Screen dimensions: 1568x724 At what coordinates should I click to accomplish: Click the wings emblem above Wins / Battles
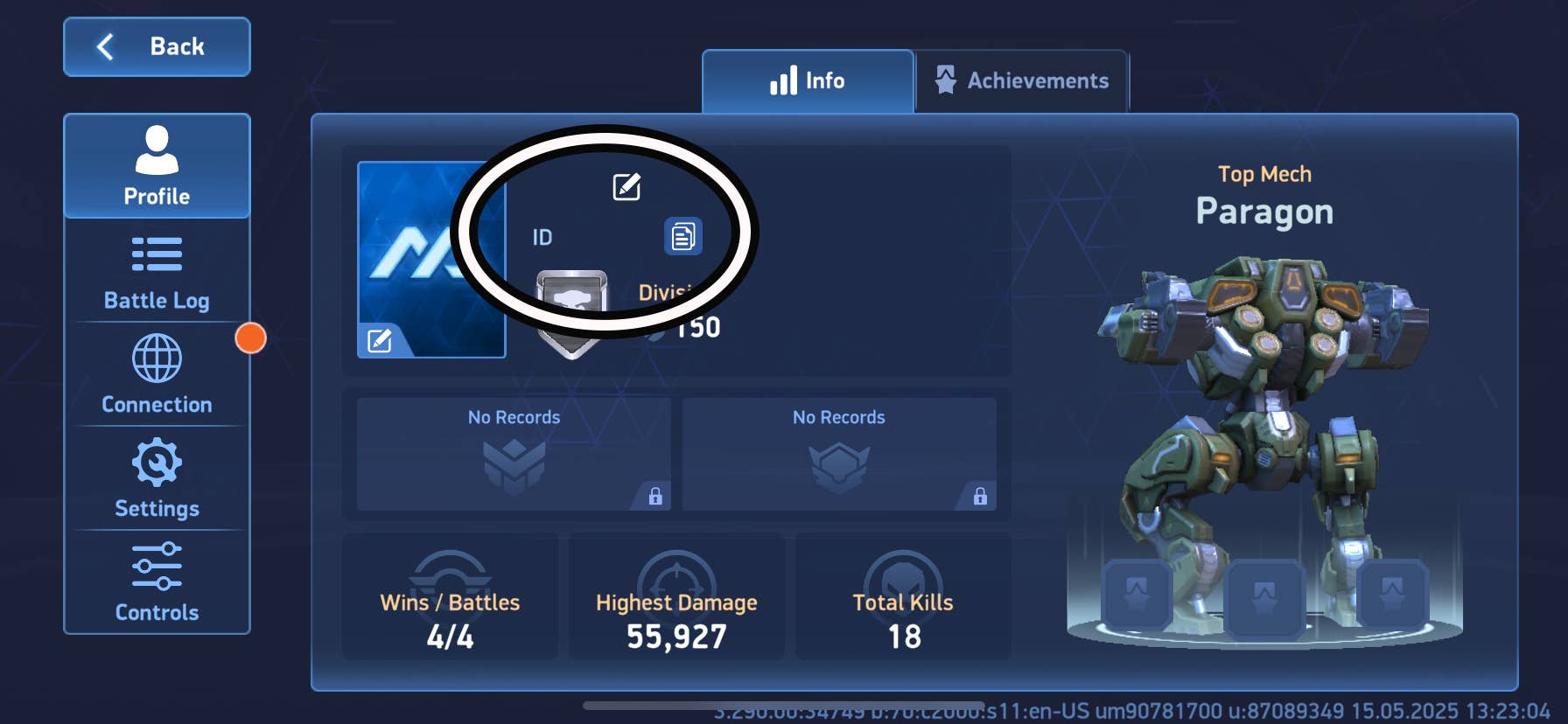[449, 573]
